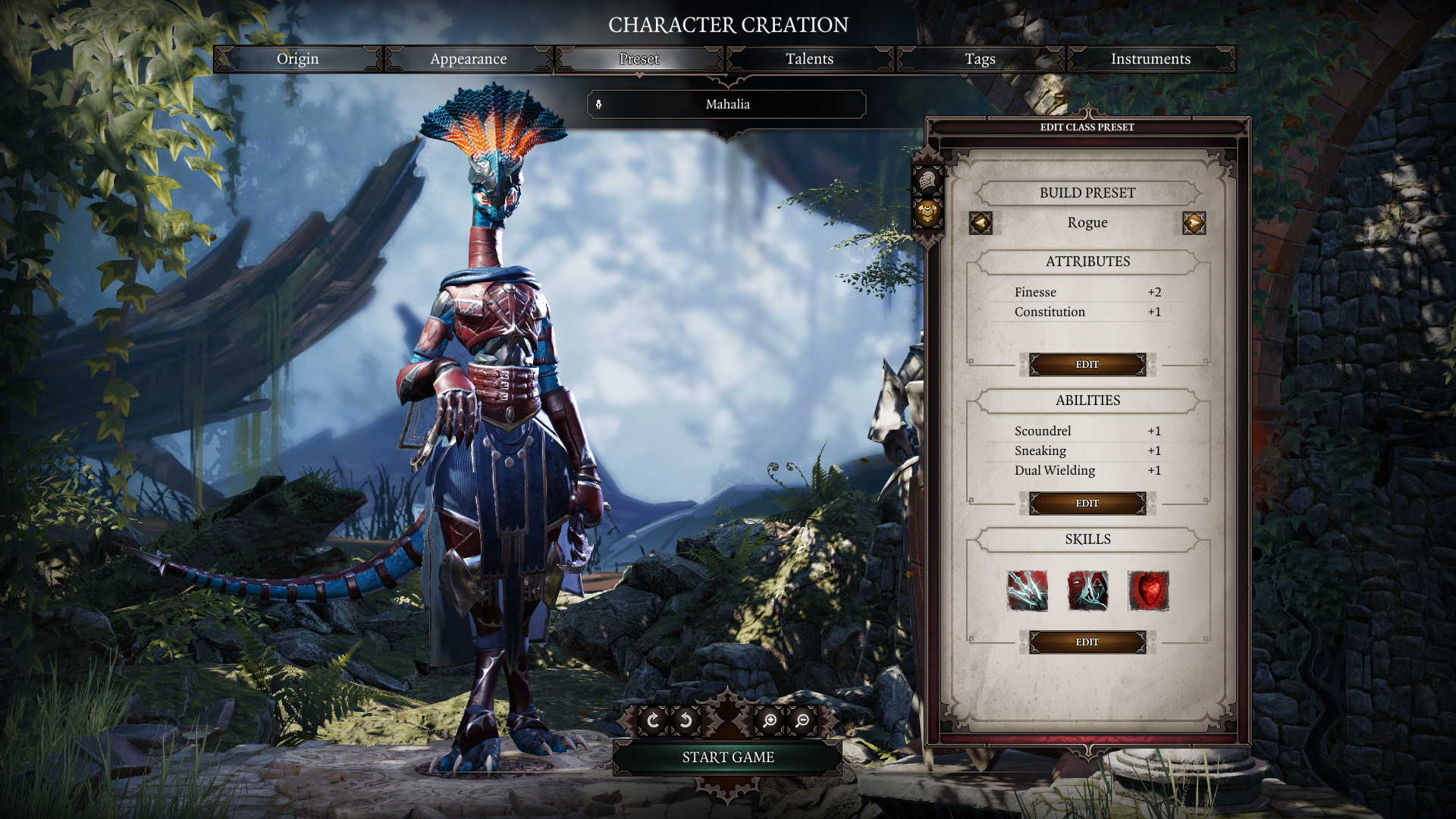Zoom in on the character
The width and height of the screenshot is (1456, 819).
(770, 720)
